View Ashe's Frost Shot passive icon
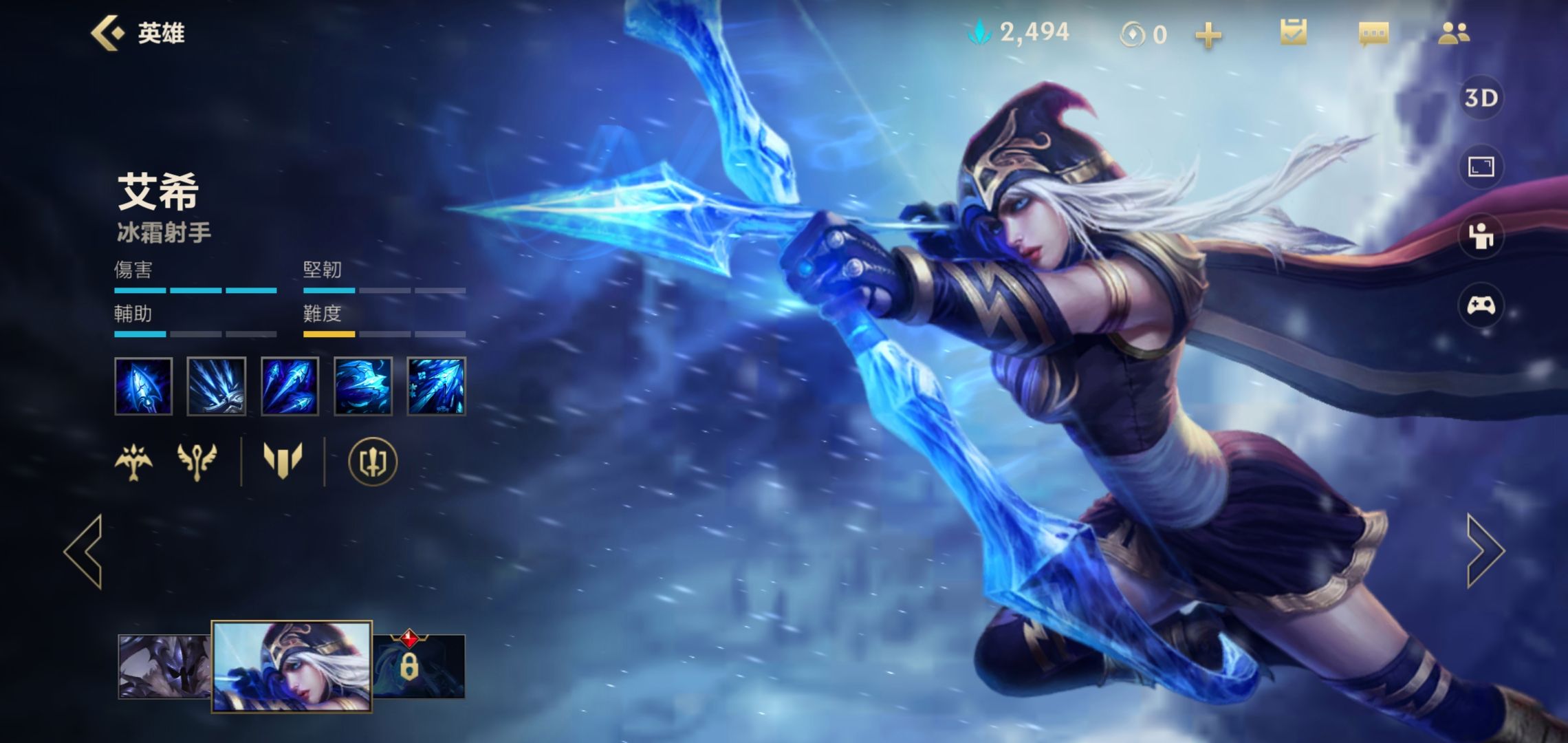The height and width of the screenshot is (743, 1568). 143,386
